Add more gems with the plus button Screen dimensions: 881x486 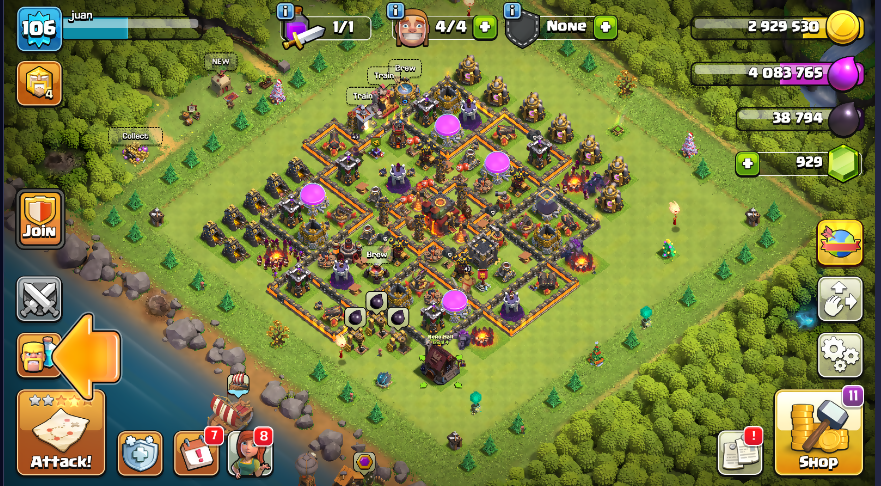tap(746, 162)
